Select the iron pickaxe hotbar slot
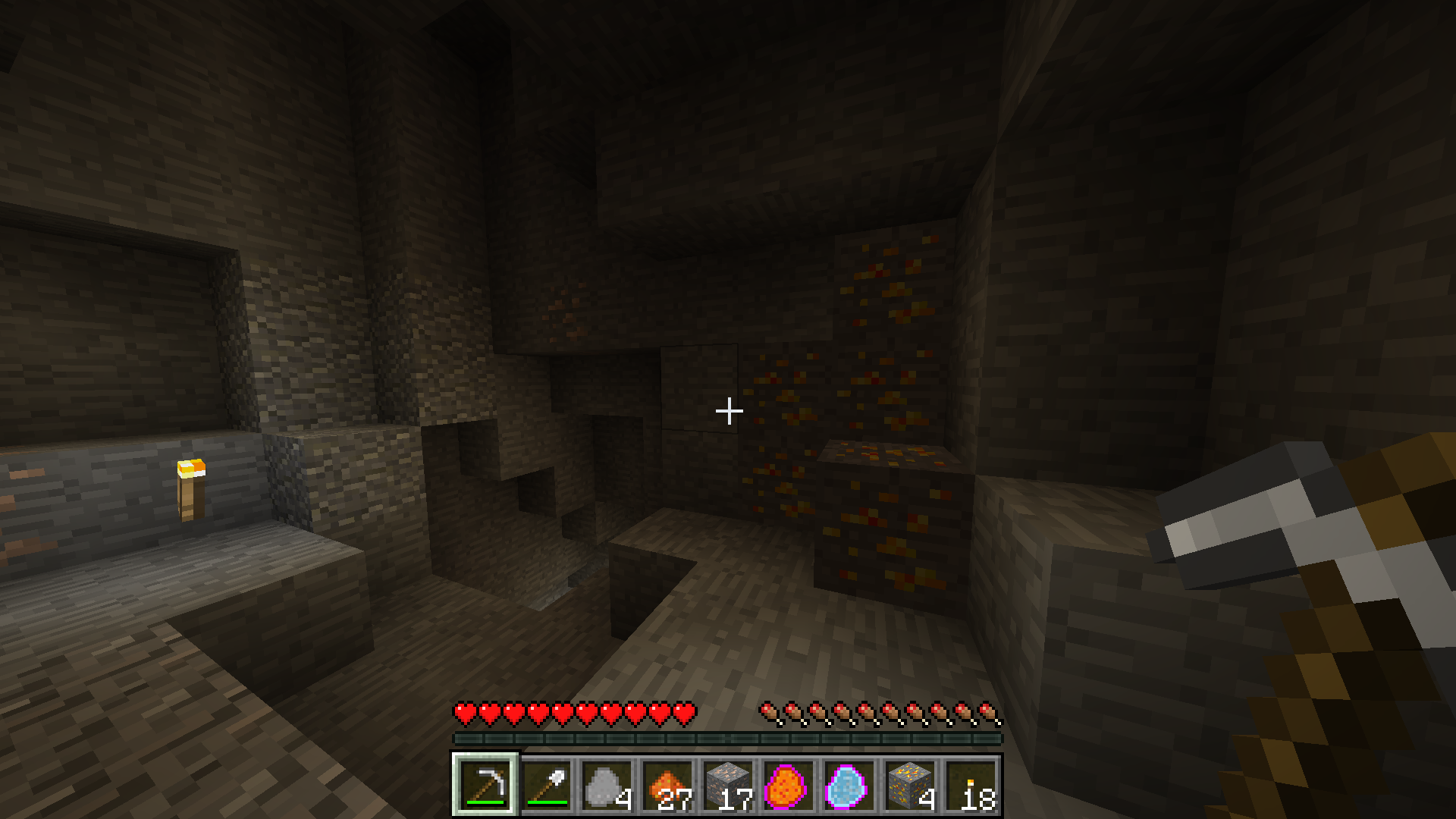Viewport: 1456px width, 819px height. 485,785
